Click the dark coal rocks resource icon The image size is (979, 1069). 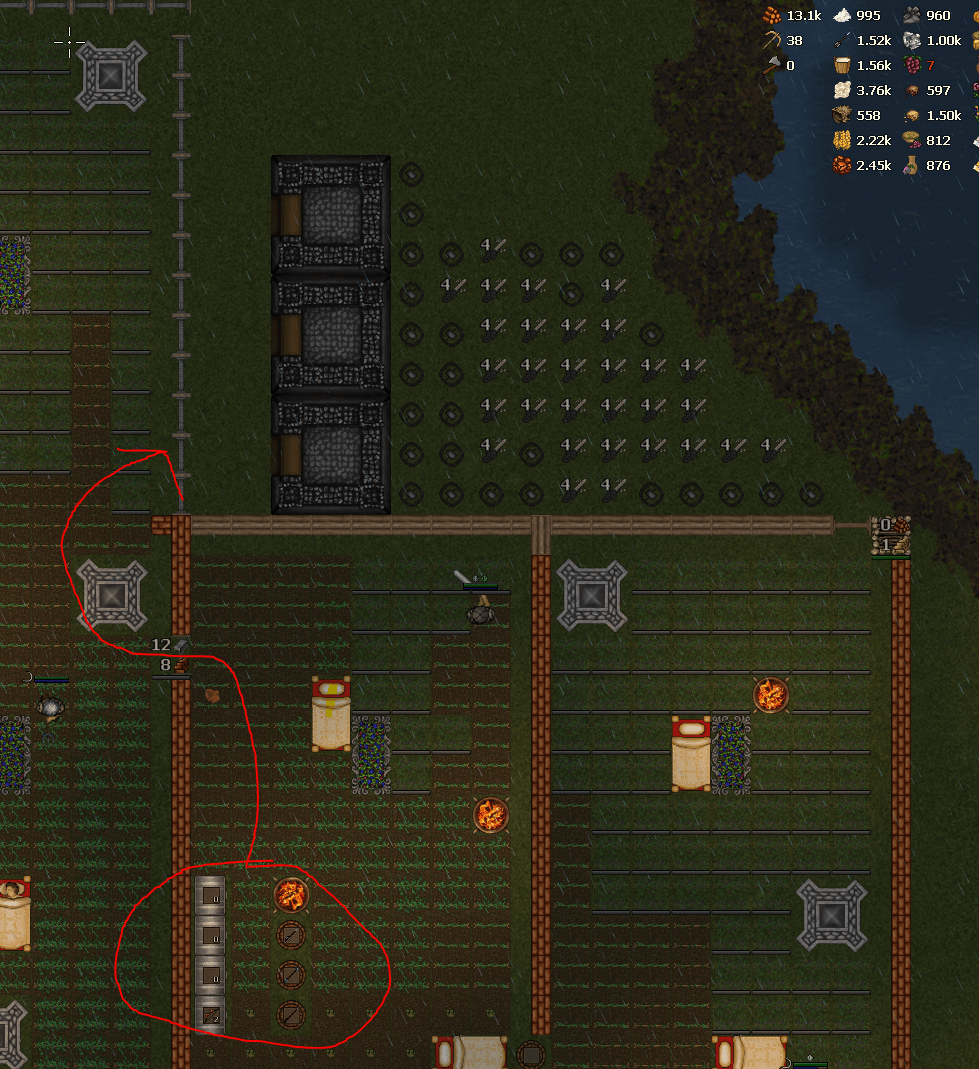[x=912, y=16]
